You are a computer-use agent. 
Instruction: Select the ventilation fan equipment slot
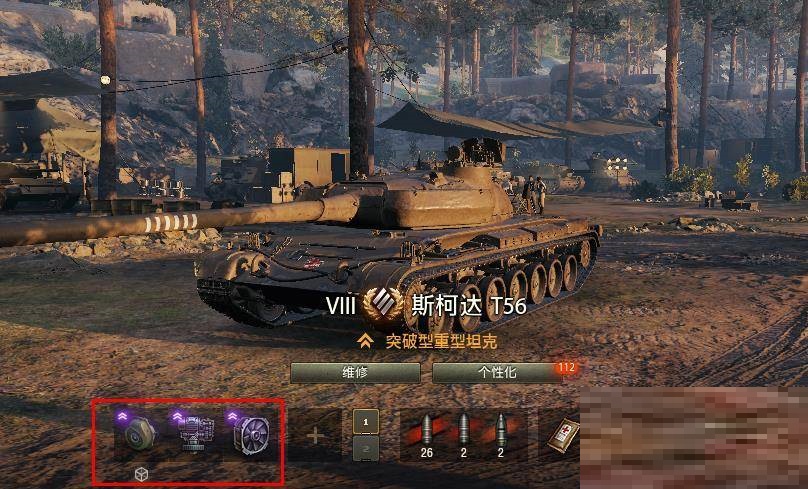coord(249,434)
